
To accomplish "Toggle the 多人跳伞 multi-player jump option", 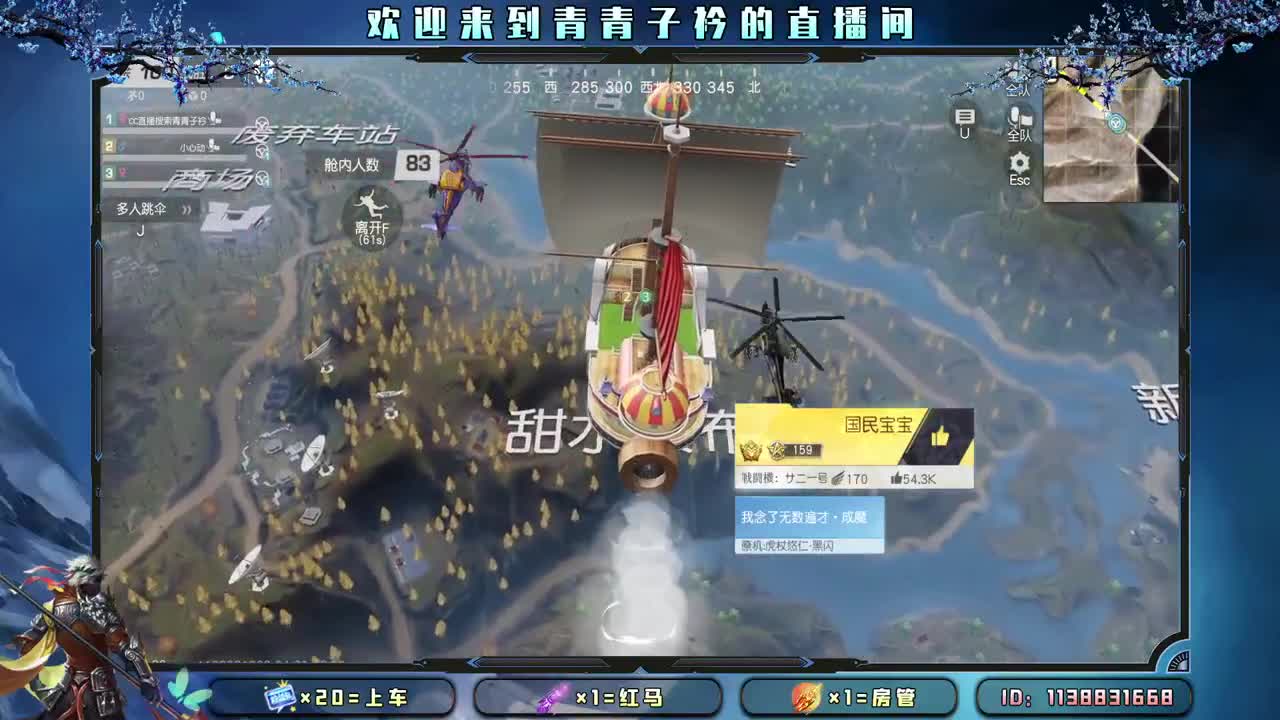I will tap(138, 208).
